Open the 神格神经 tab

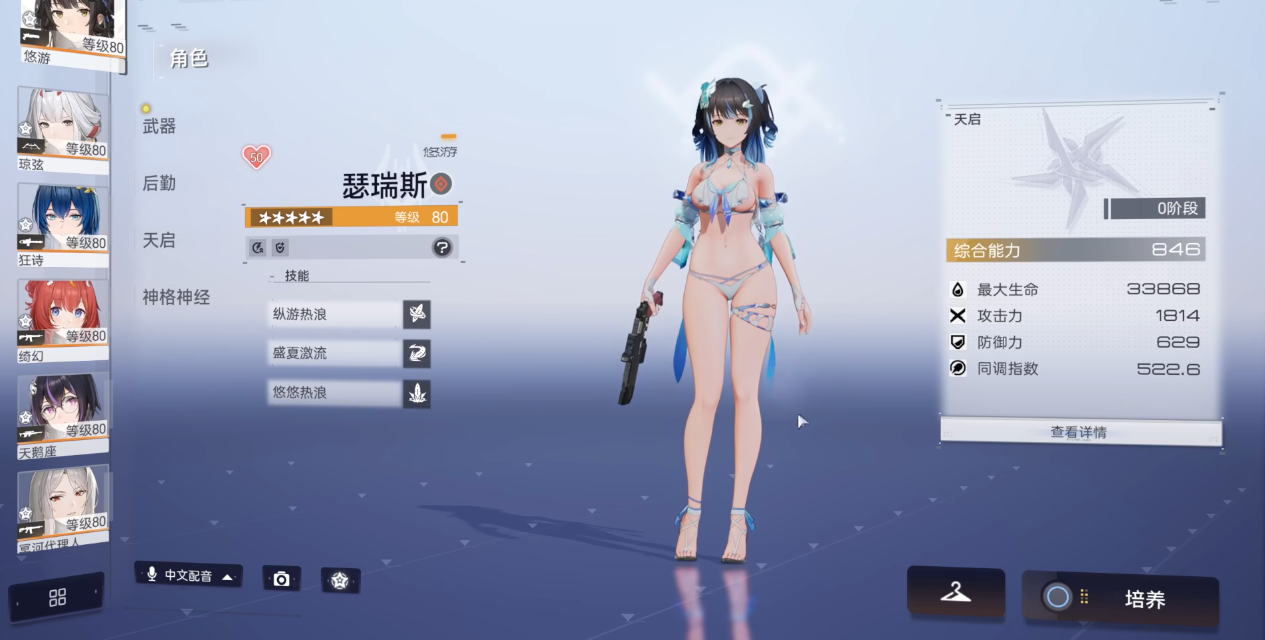(176, 297)
